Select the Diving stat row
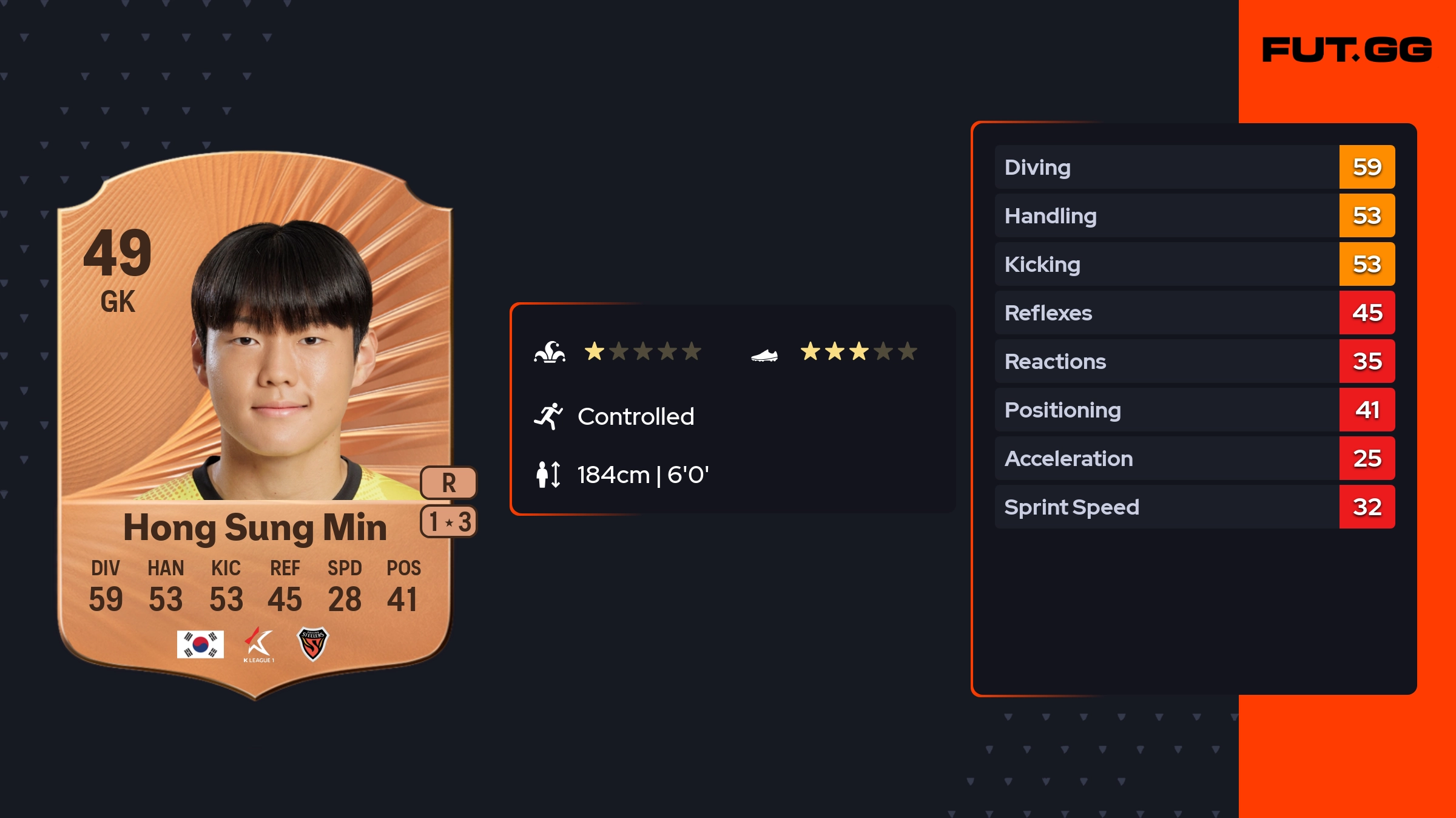 [1194, 167]
